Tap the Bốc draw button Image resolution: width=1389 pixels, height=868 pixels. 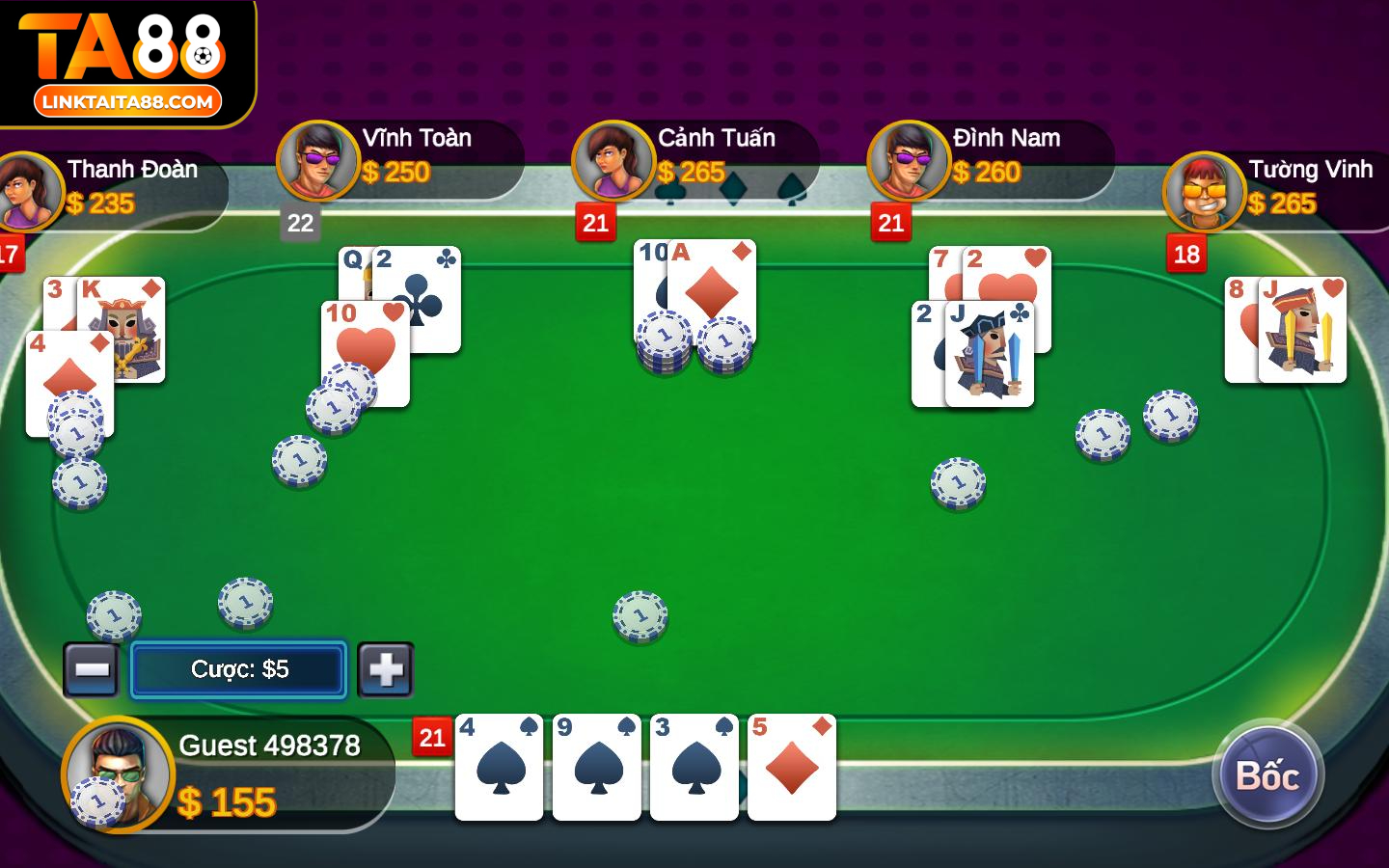click(x=1267, y=774)
